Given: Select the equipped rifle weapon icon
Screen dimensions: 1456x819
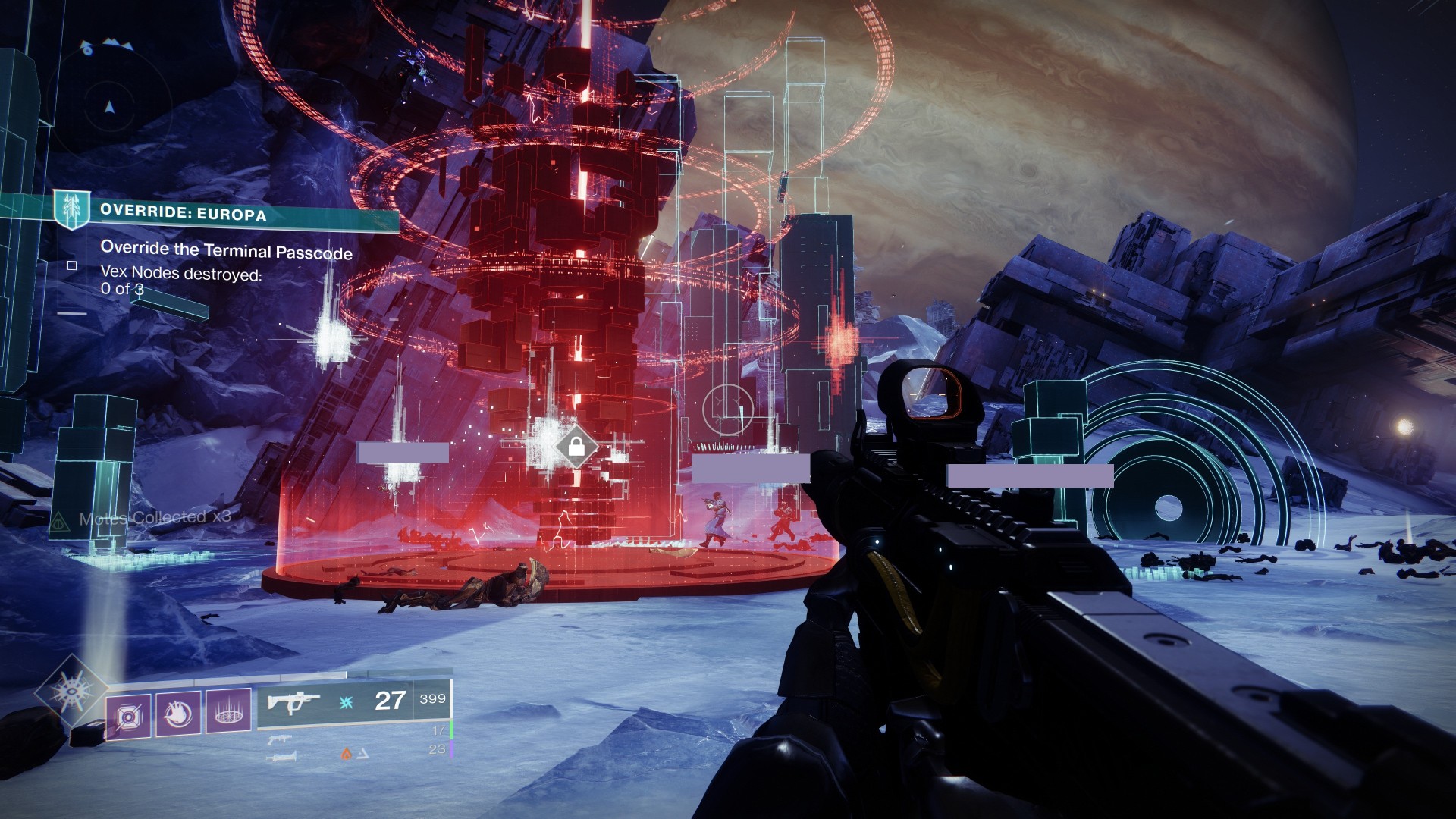Looking at the screenshot, I should [294, 701].
